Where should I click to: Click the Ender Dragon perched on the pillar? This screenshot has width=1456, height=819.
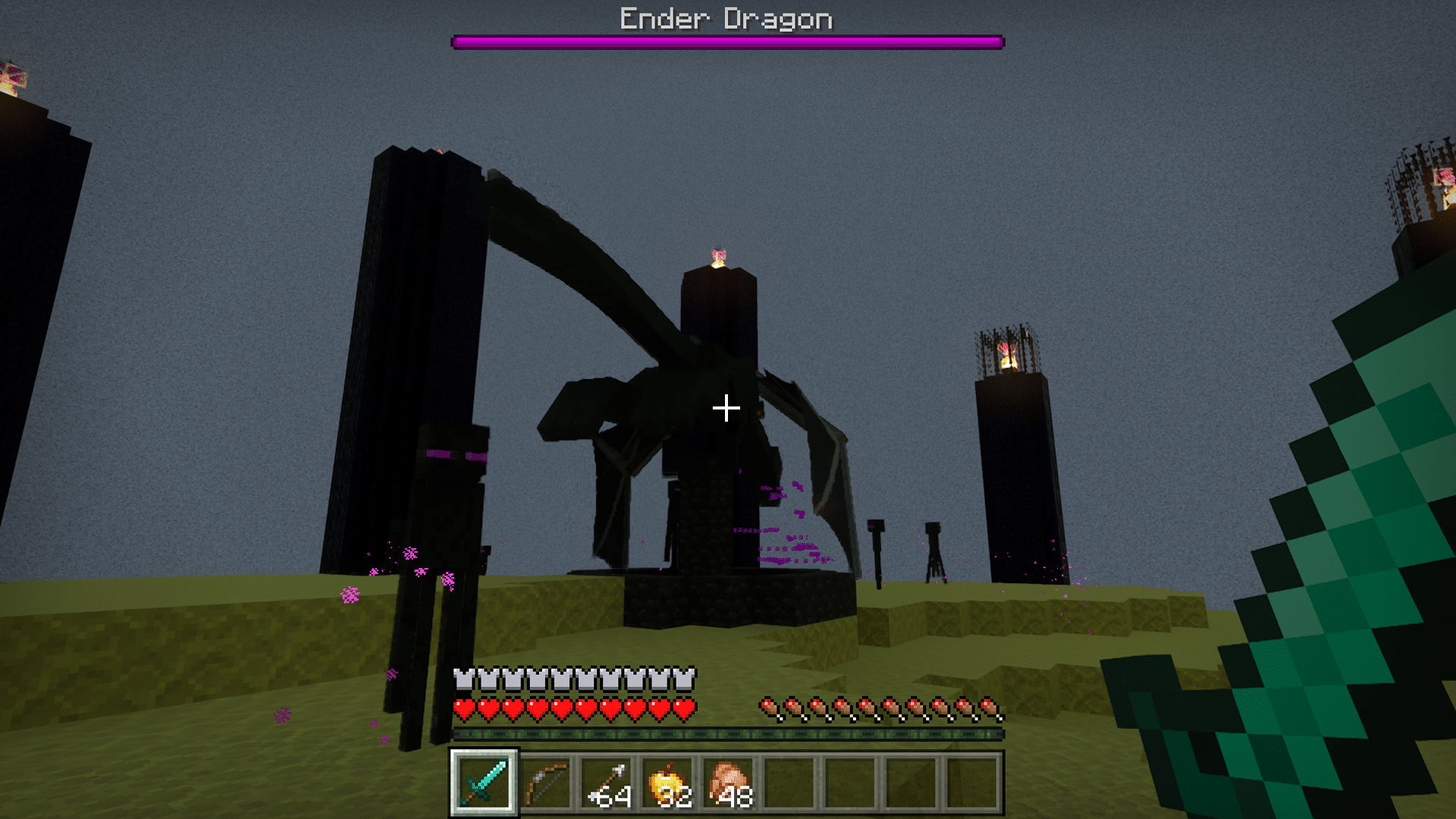[682, 417]
